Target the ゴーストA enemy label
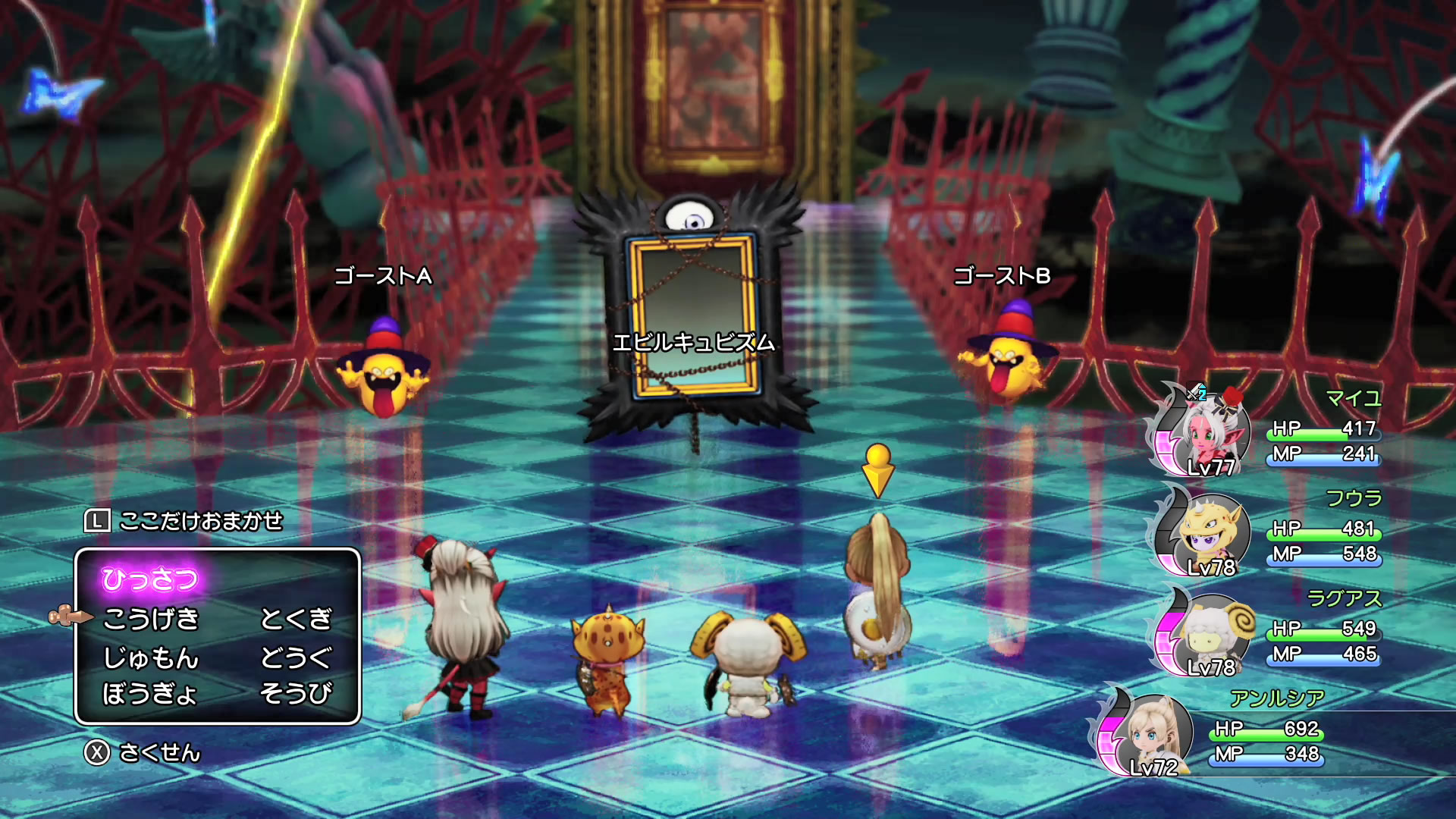Image resolution: width=1456 pixels, height=819 pixels. tap(383, 276)
